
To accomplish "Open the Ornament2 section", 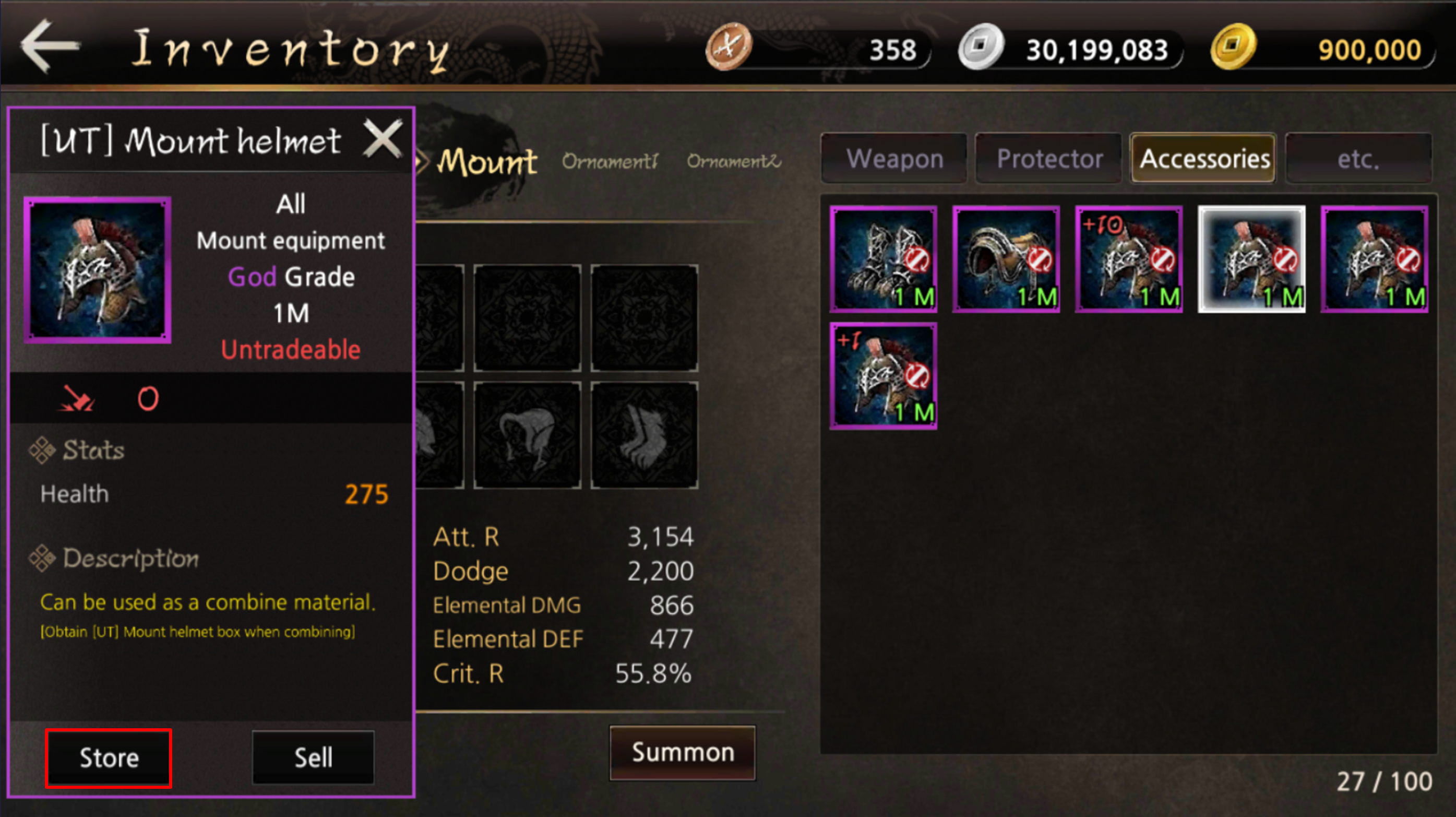I will tap(734, 162).
